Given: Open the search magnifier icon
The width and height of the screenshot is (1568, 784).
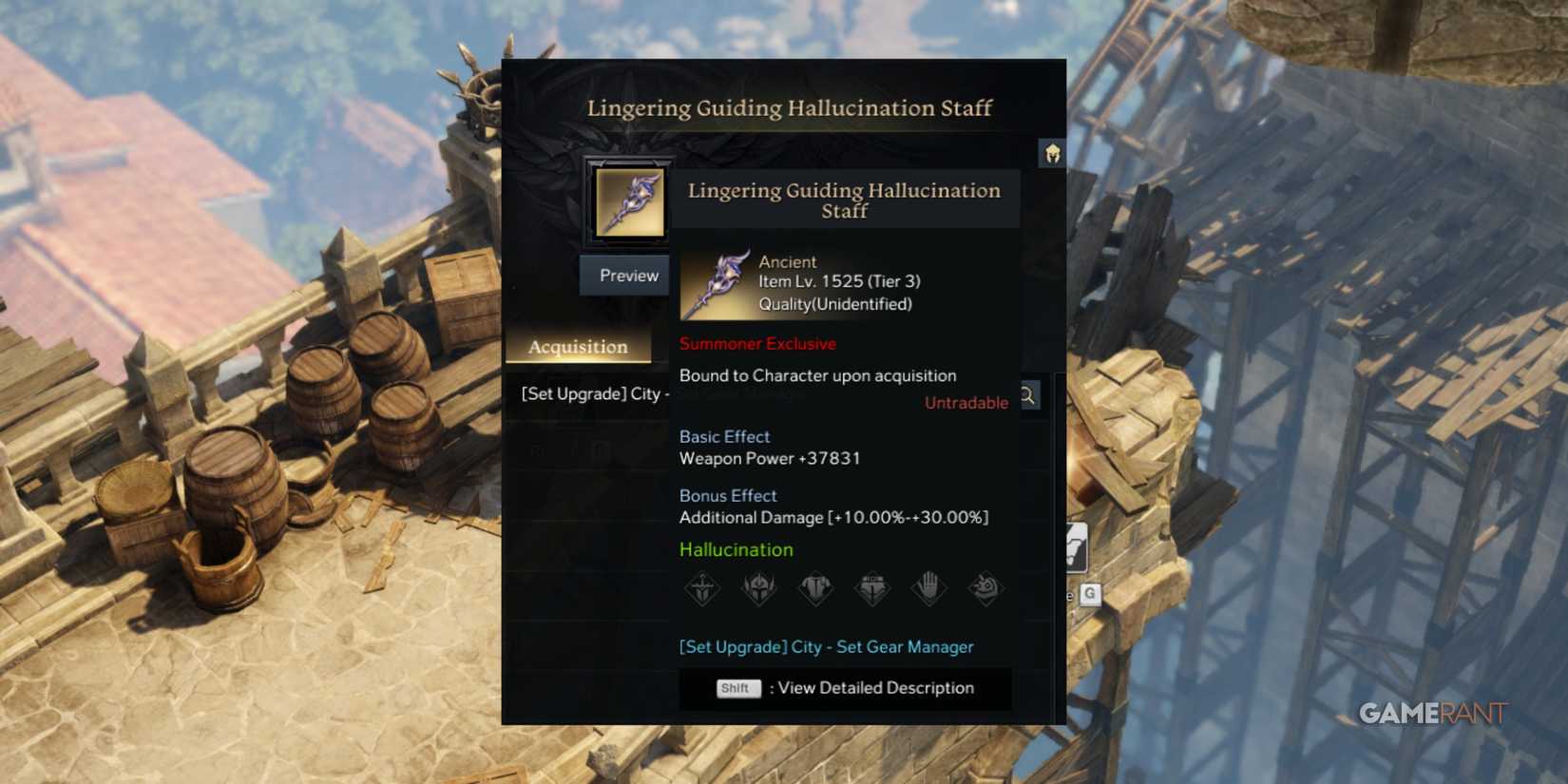Looking at the screenshot, I should pos(1028,395).
